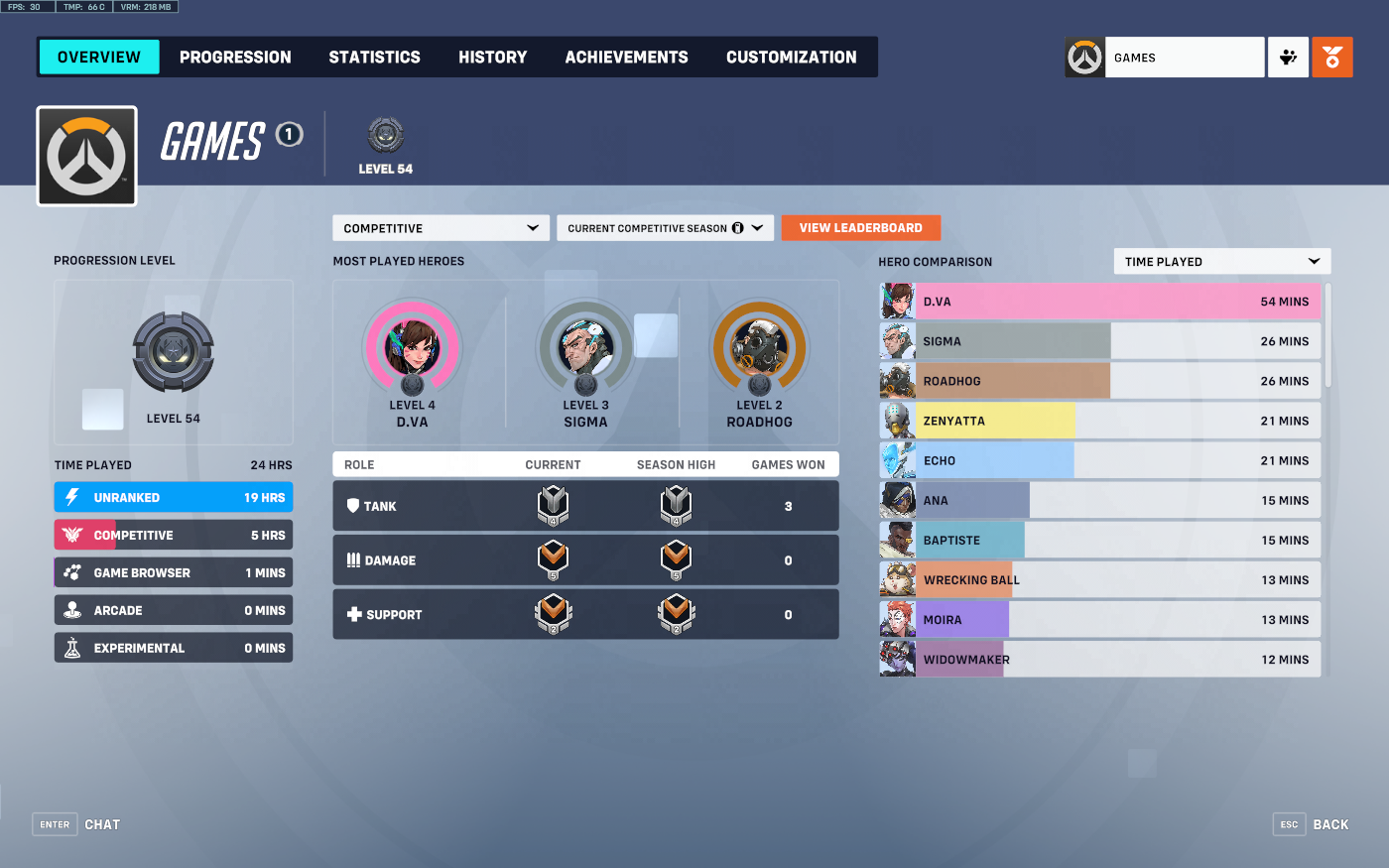
Task: Click the player Games avatar portrait
Action: click(86, 155)
